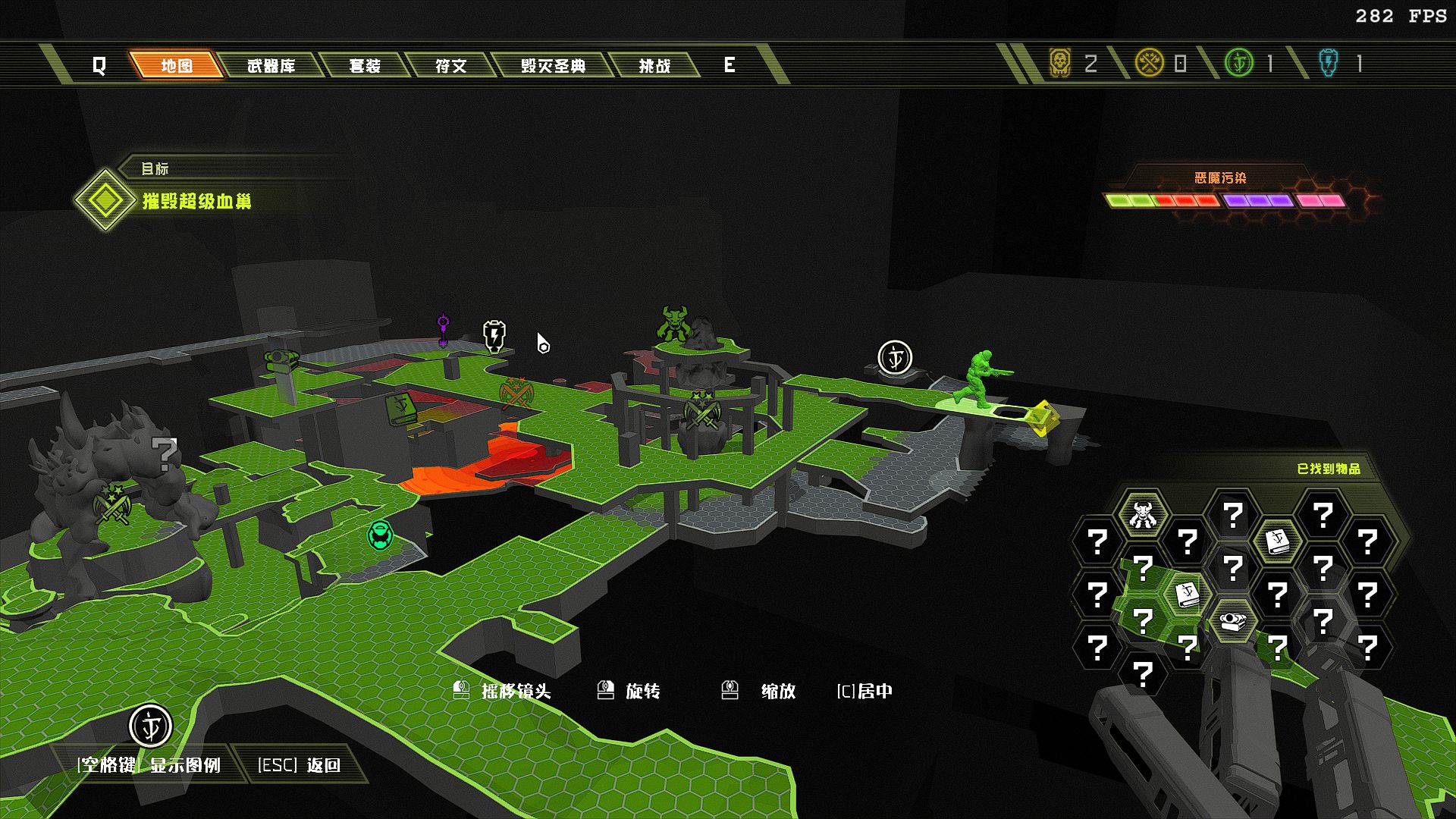Image resolution: width=1456 pixels, height=819 pixels.
Task: Open the 套装 tab
Action: (365, 66)
